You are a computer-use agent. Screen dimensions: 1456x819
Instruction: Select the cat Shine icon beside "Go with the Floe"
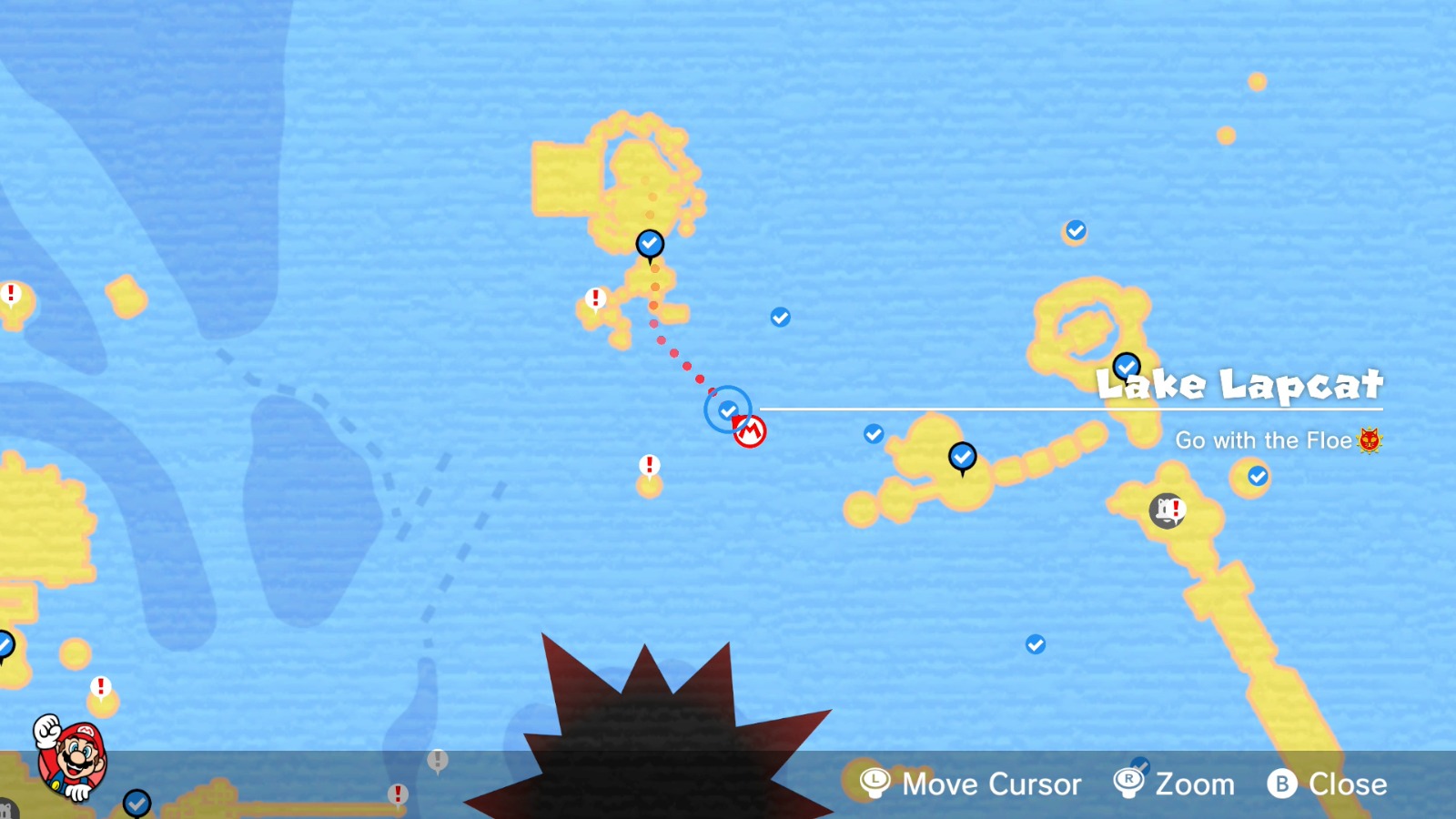point(1370,440)
